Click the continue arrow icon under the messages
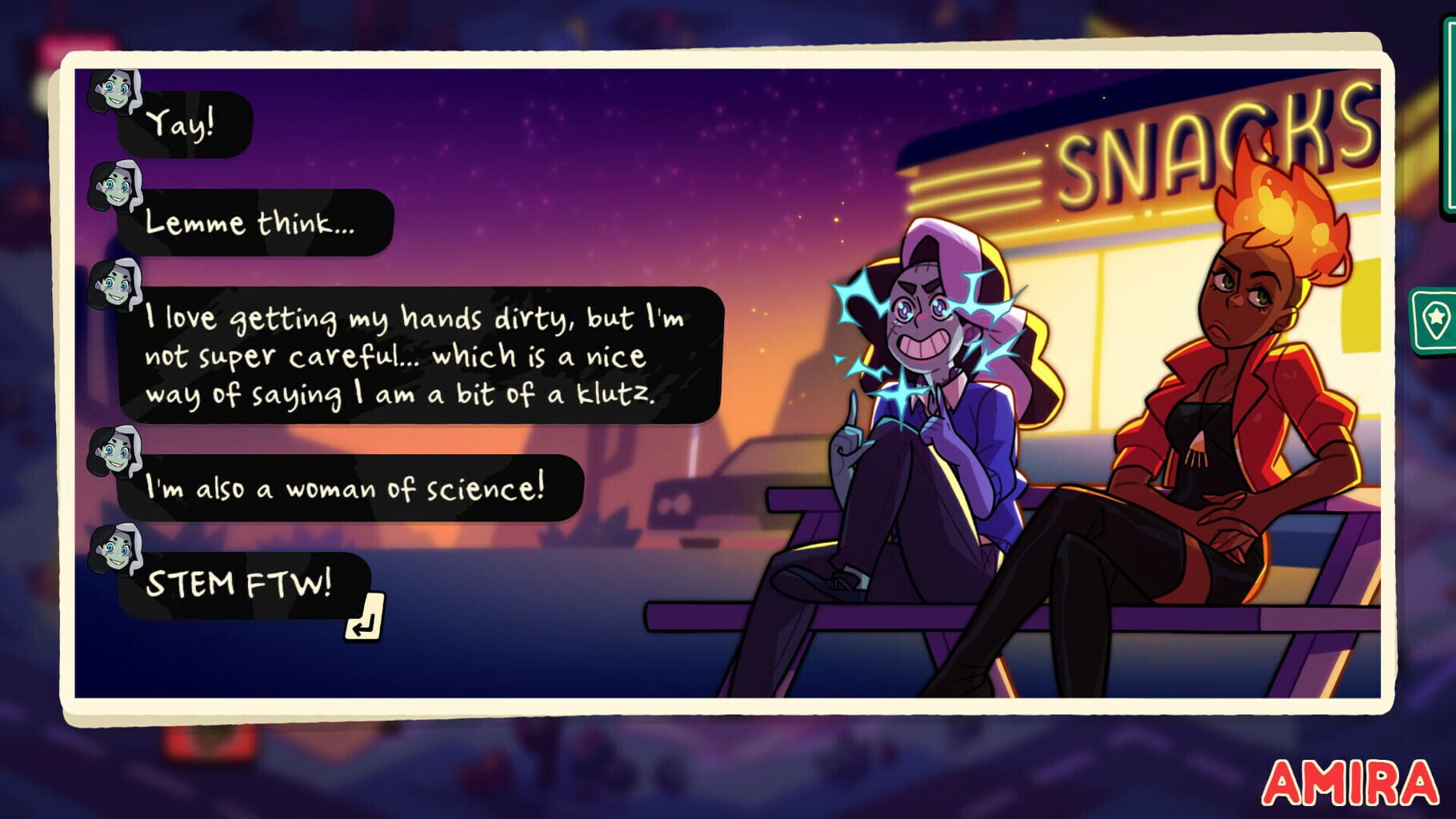The width and height of the screenshot is (1456, 819). click(366, 617)
